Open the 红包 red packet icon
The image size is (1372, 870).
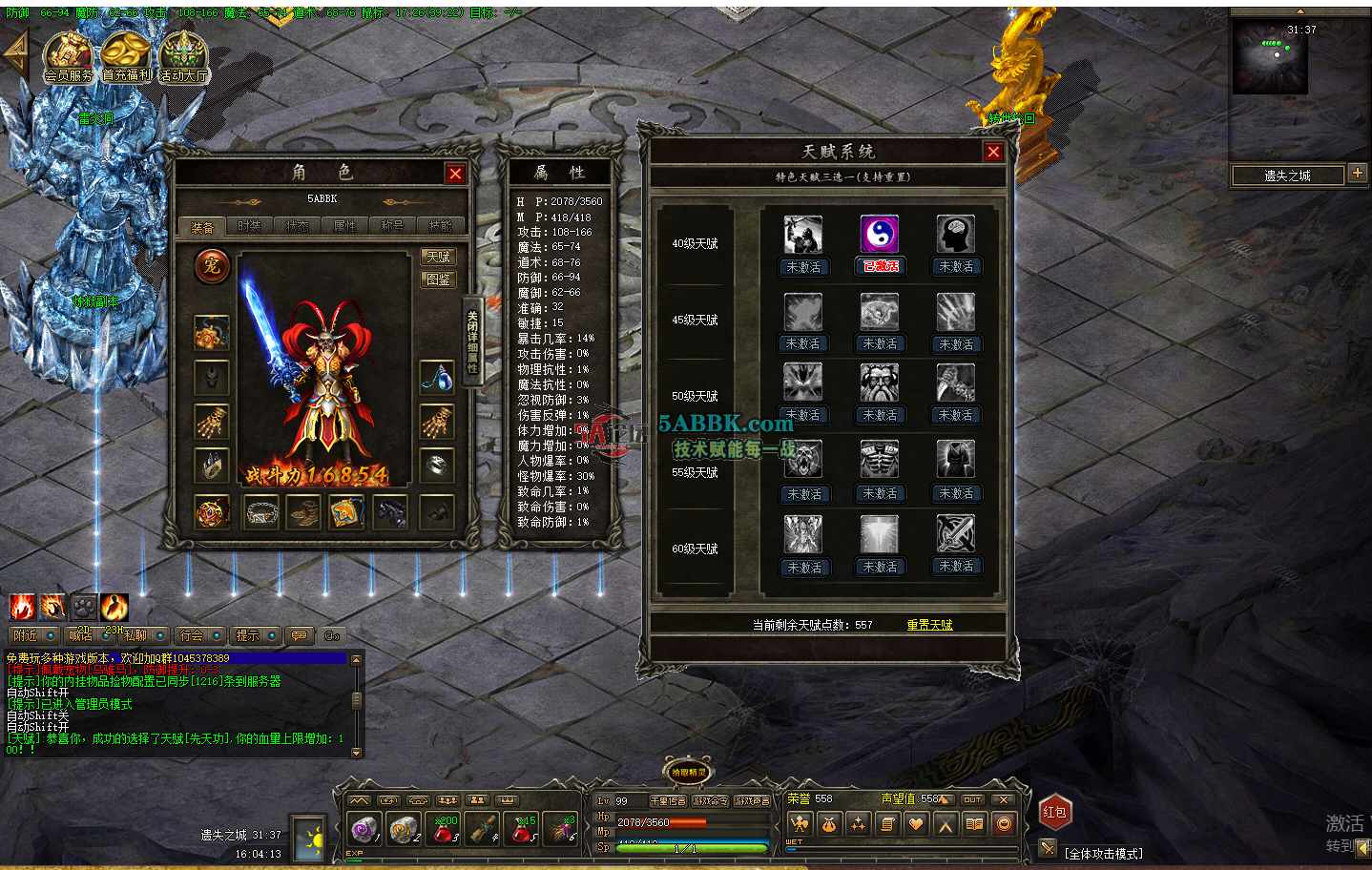[1054, 812]
